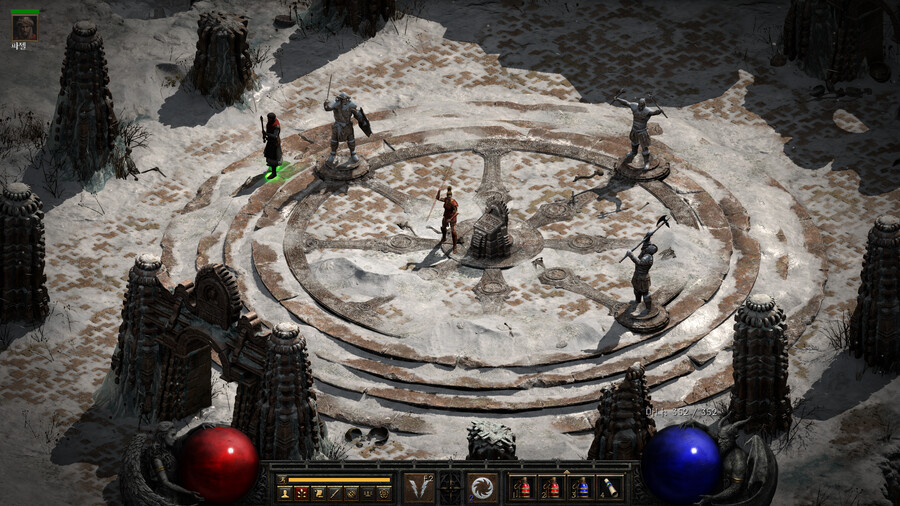Open the character sheet silhouette icon

click(284, 493)
